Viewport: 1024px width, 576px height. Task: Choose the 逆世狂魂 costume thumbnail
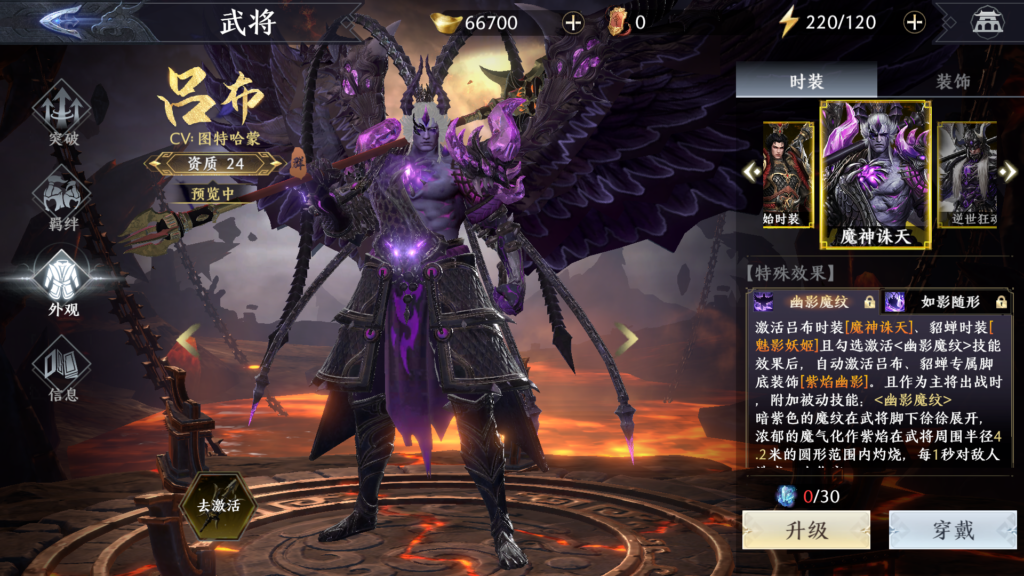tap(966, 174)
